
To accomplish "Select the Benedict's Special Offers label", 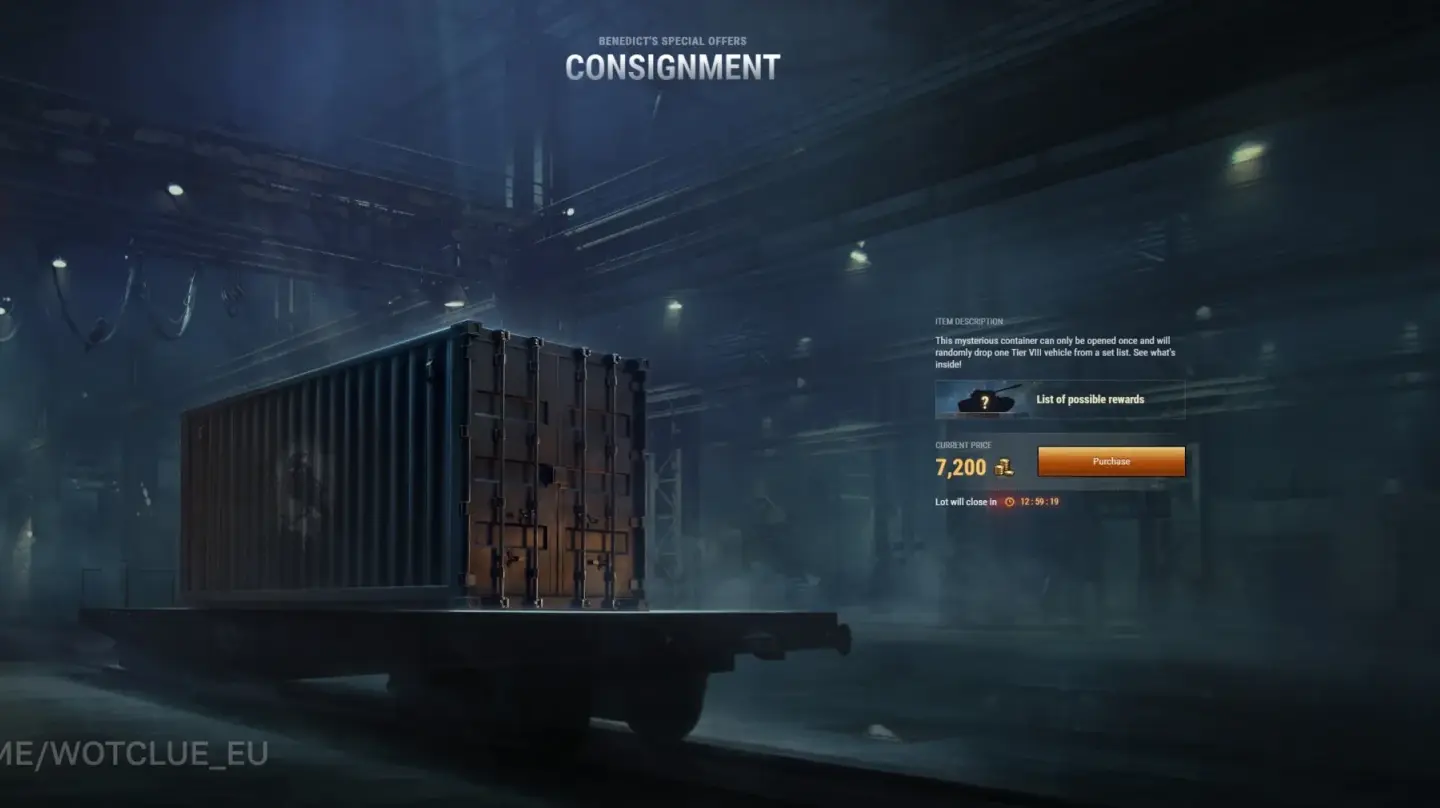I will pos(671,41).
